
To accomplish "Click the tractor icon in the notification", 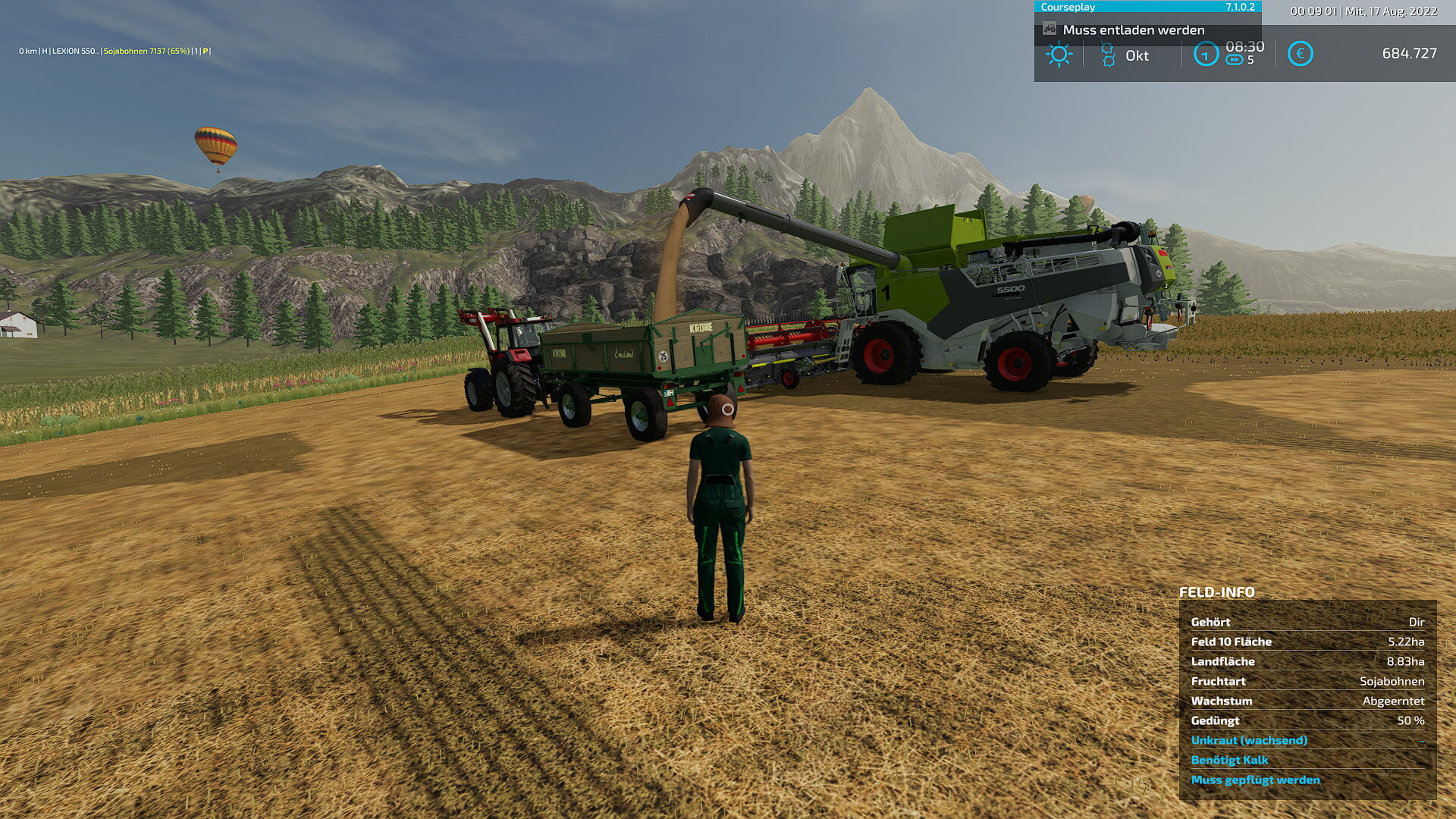I will [x=1050, y=30].
